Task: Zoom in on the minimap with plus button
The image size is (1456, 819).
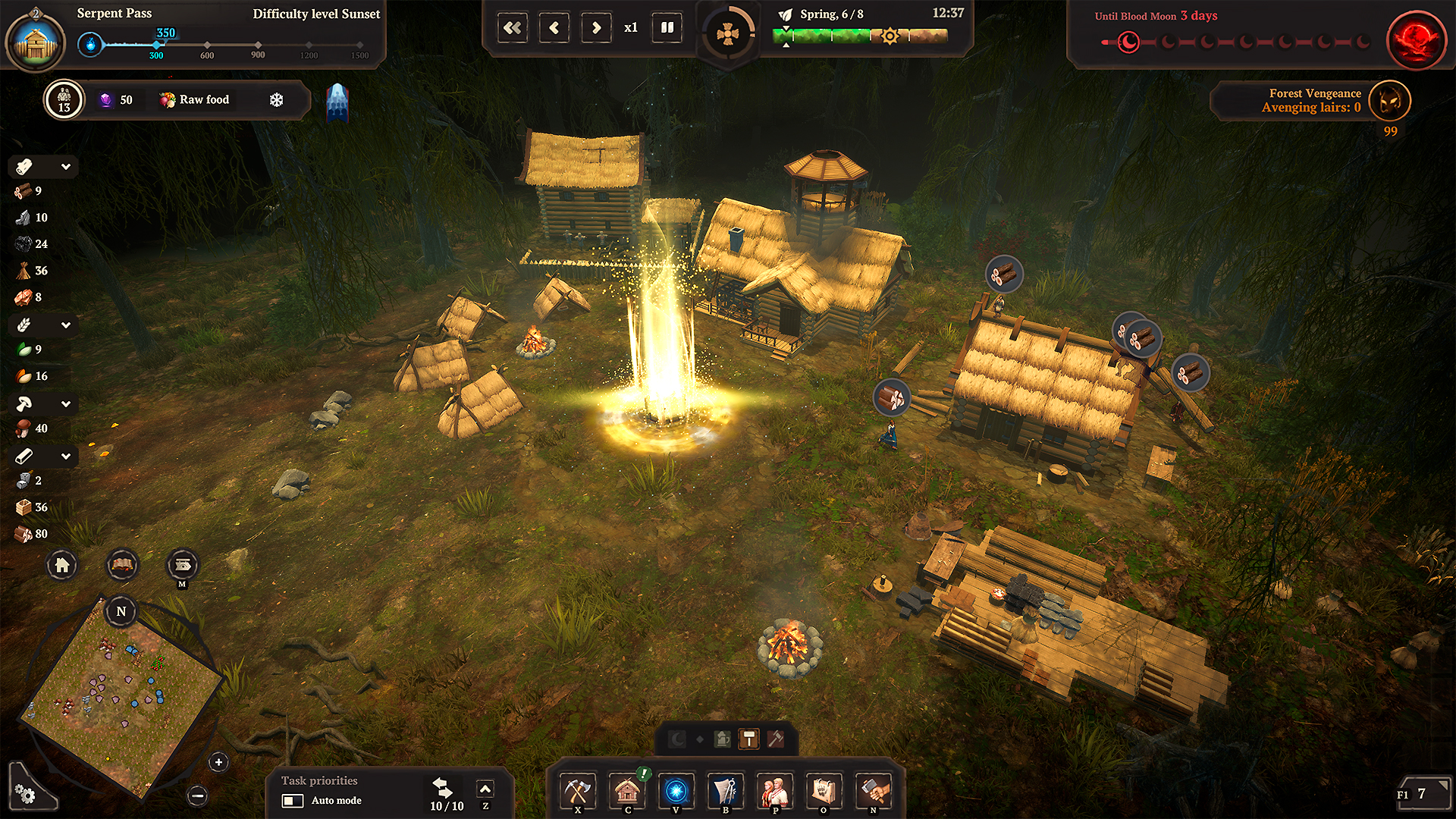Action: [x=218, y=761]
